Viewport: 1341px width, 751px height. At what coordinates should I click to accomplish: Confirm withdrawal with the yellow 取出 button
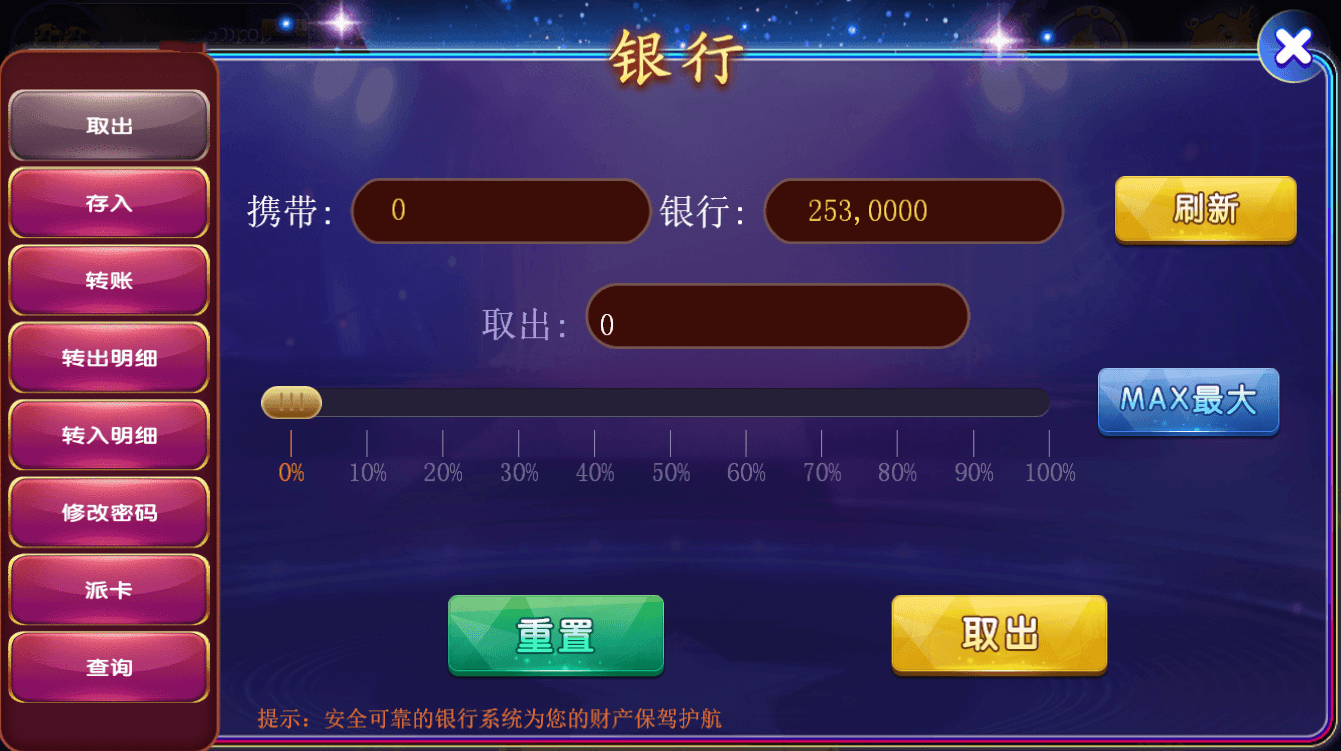(x=998, y=635)
